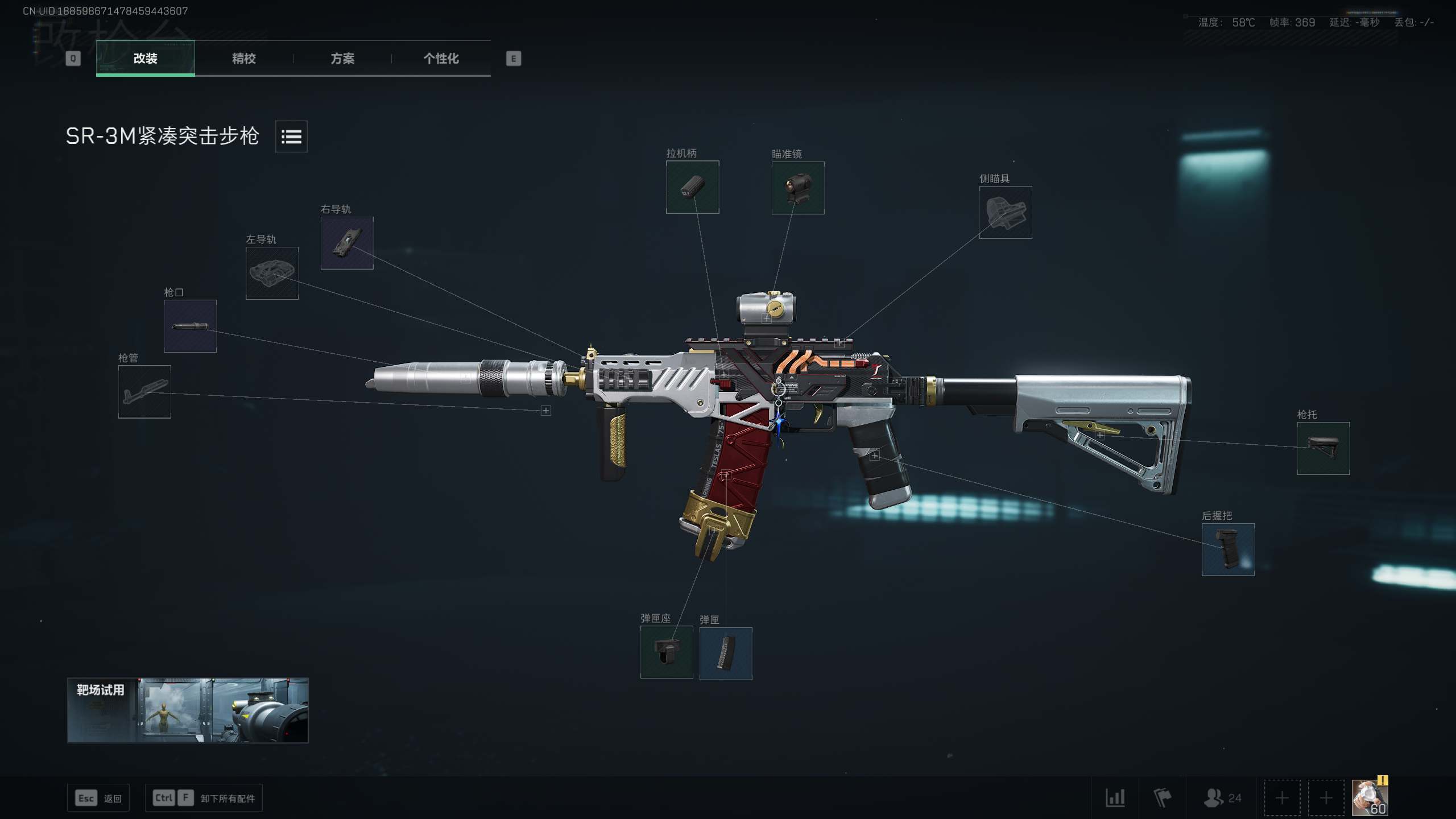Select the 后握把 rear grip slot
Image resolution: width=1456 pixels, height=819 pixels.
(1228, 549)
